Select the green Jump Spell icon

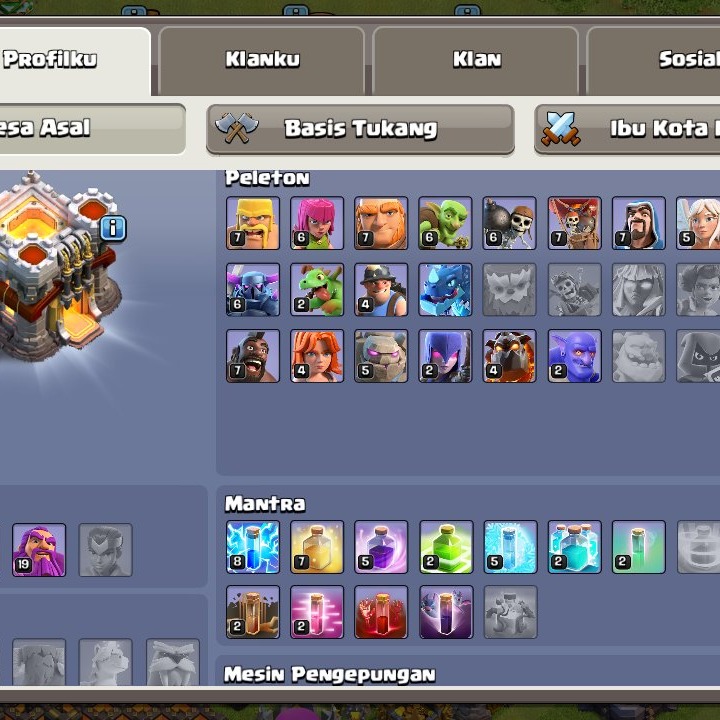coord(445,546)
